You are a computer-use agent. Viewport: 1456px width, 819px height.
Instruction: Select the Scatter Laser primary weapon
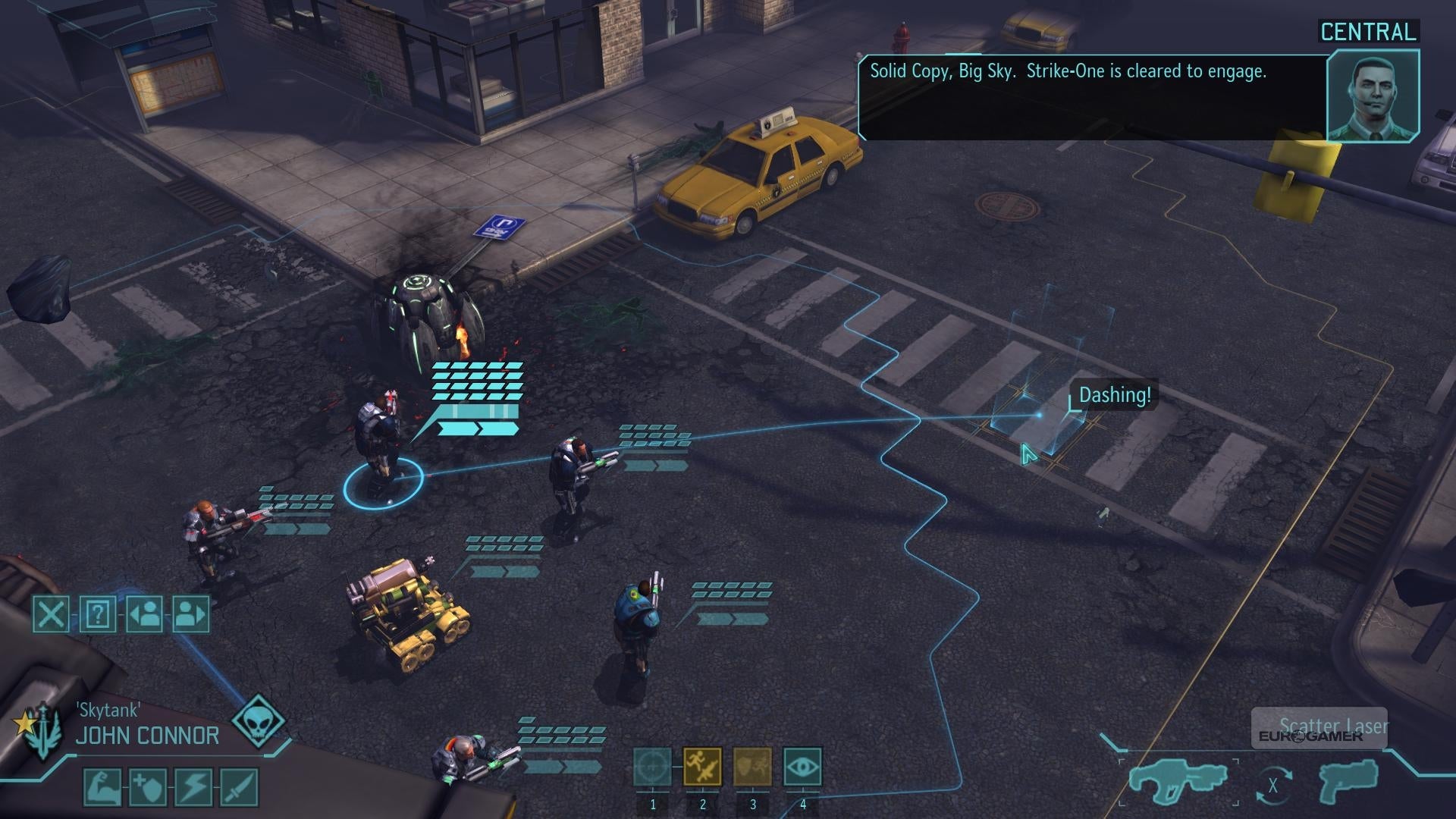(x=1168, y=781)
